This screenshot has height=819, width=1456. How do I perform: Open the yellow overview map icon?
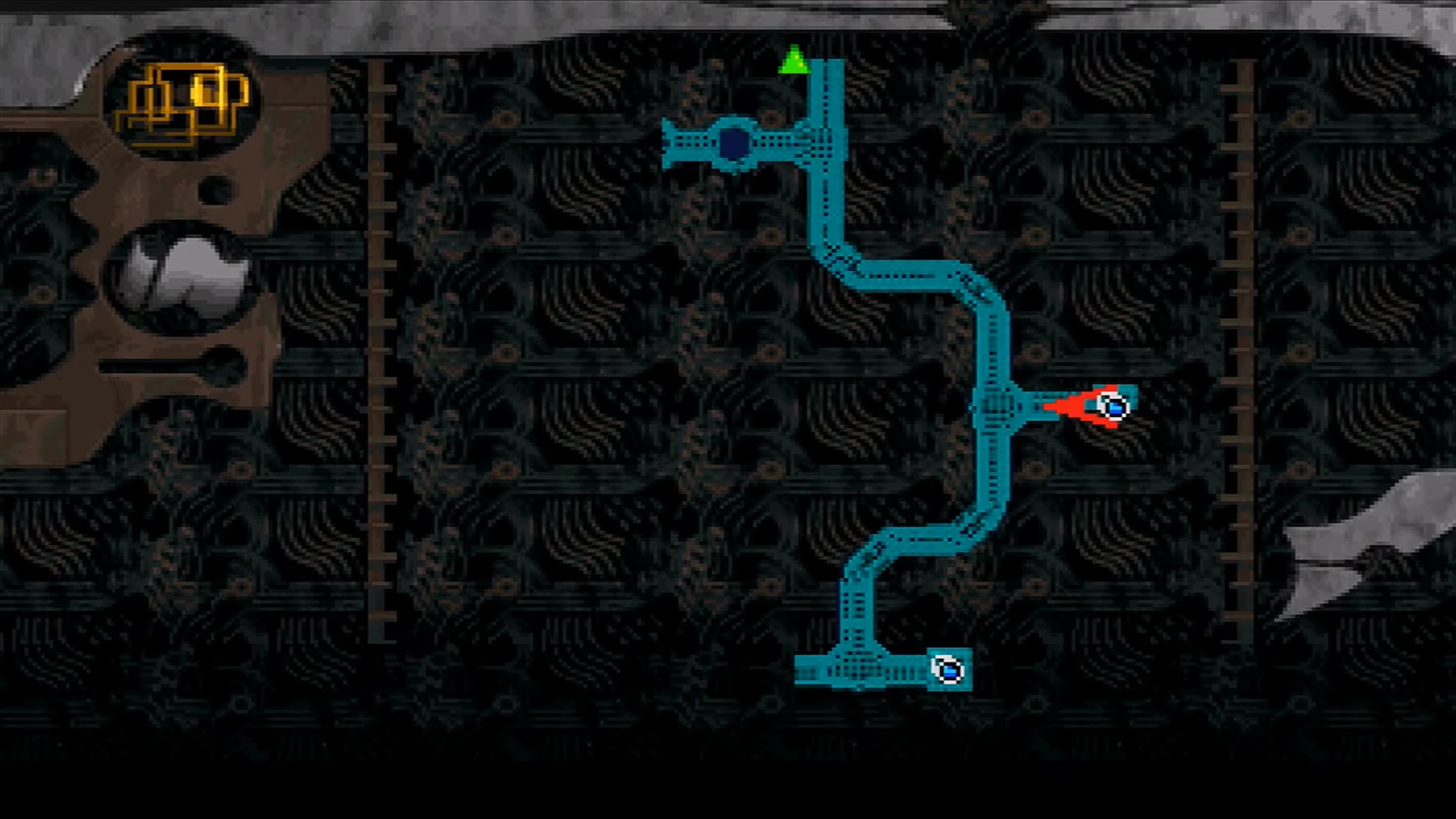click(183, 104)
